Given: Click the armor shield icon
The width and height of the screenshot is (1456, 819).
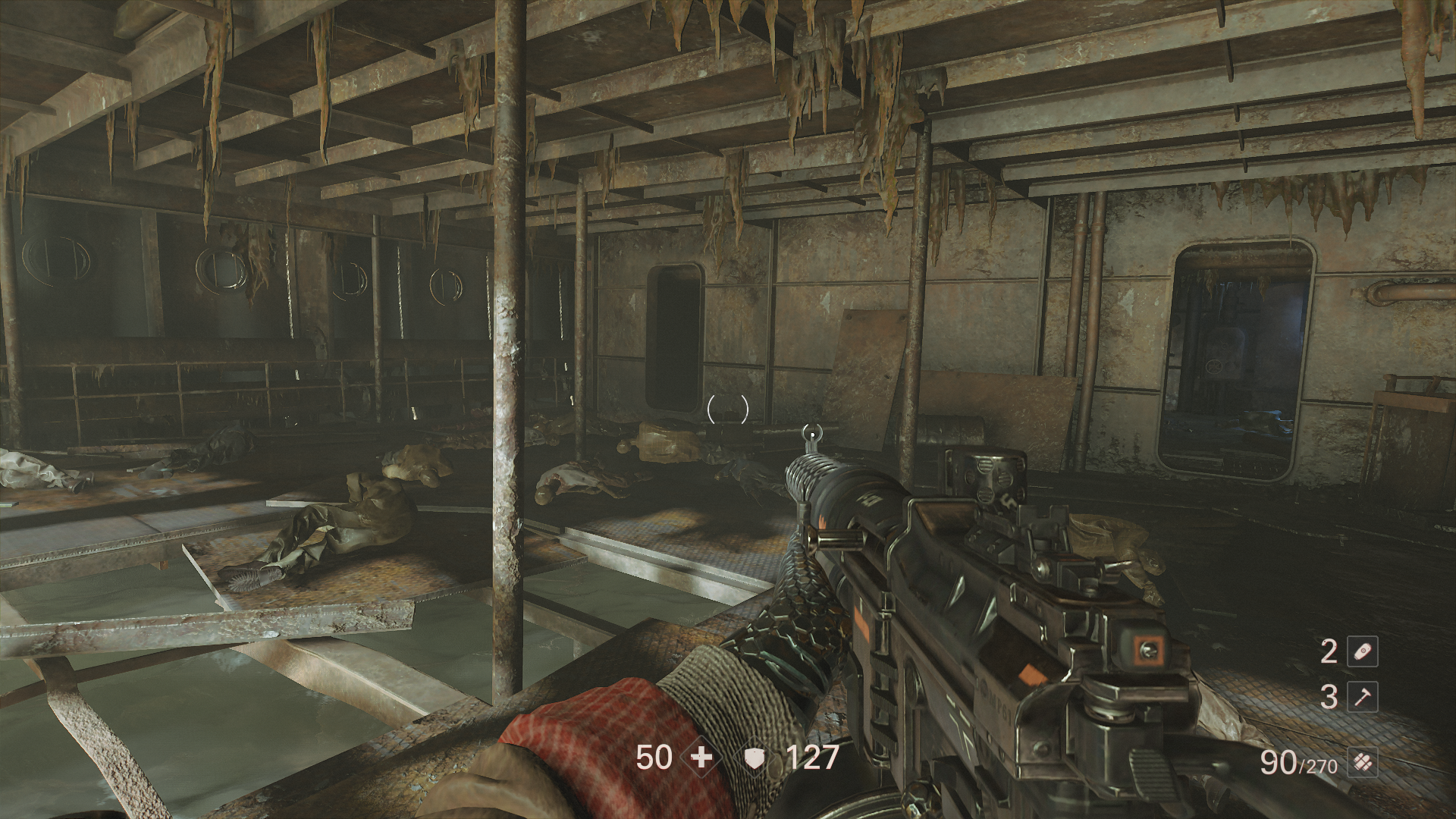Looking at the screenshot, I should tap(755, 758).
